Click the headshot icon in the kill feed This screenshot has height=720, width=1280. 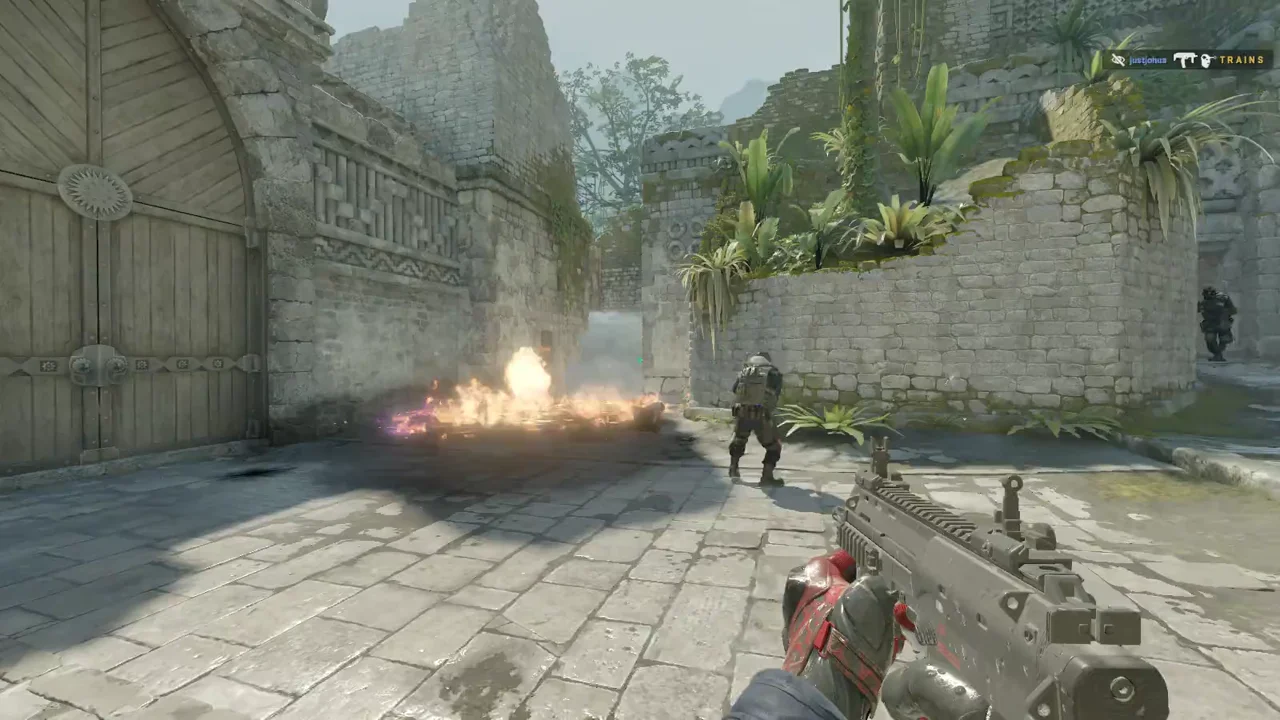point(1208,60)
